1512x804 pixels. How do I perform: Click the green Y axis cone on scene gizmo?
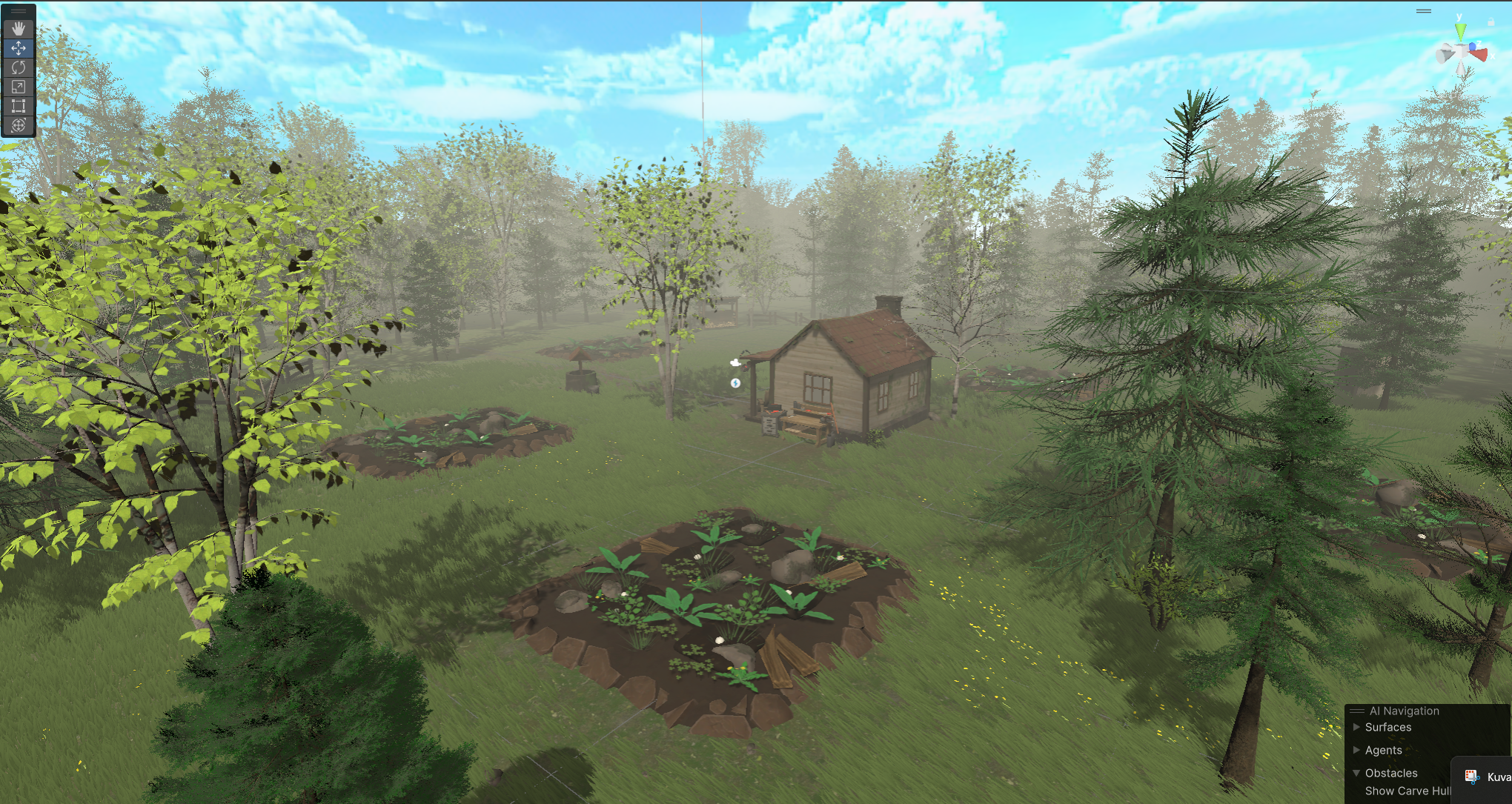coord(1461,31)
